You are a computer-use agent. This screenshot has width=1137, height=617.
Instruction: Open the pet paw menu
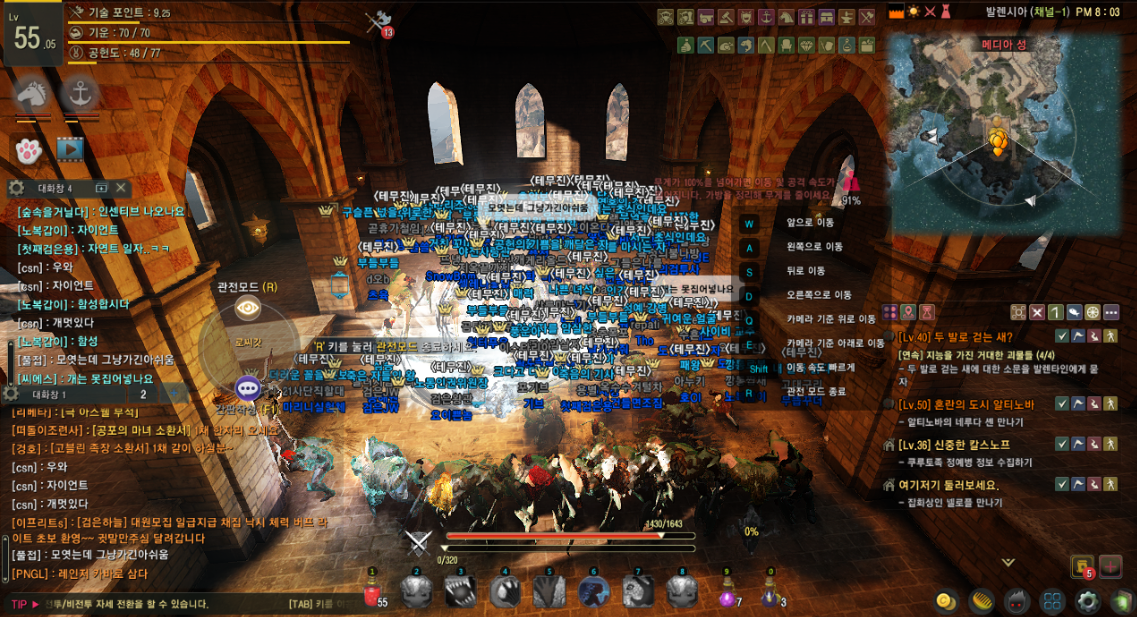(28, 149)
